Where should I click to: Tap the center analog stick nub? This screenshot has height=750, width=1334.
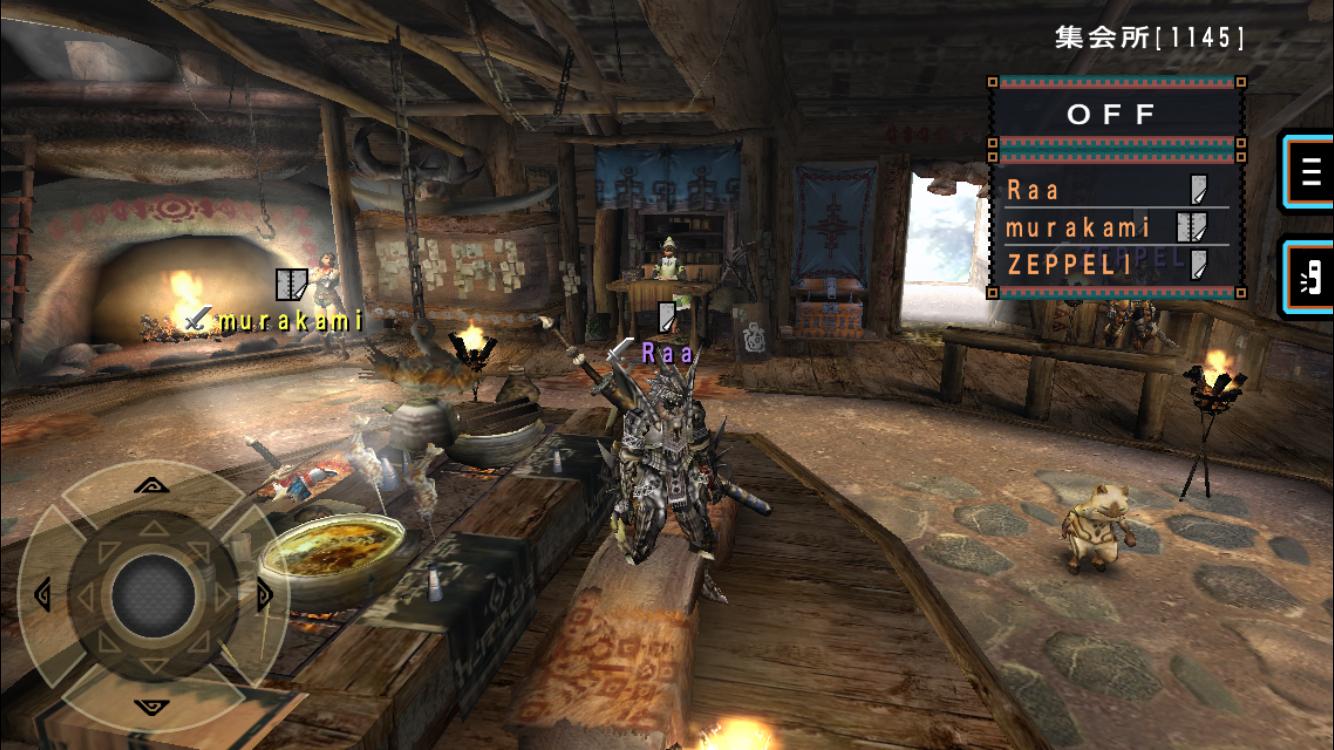(152, 597)
